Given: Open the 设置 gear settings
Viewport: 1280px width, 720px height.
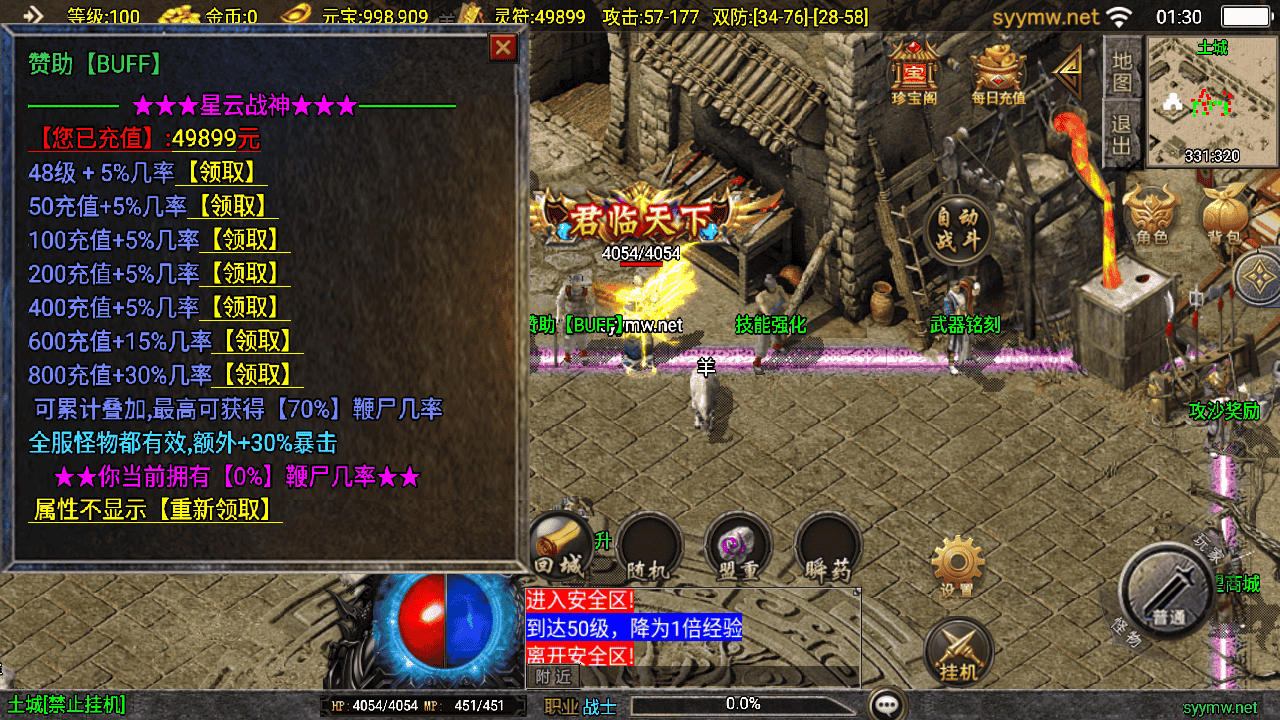Looking at the screenshot, I should point(957,565).
